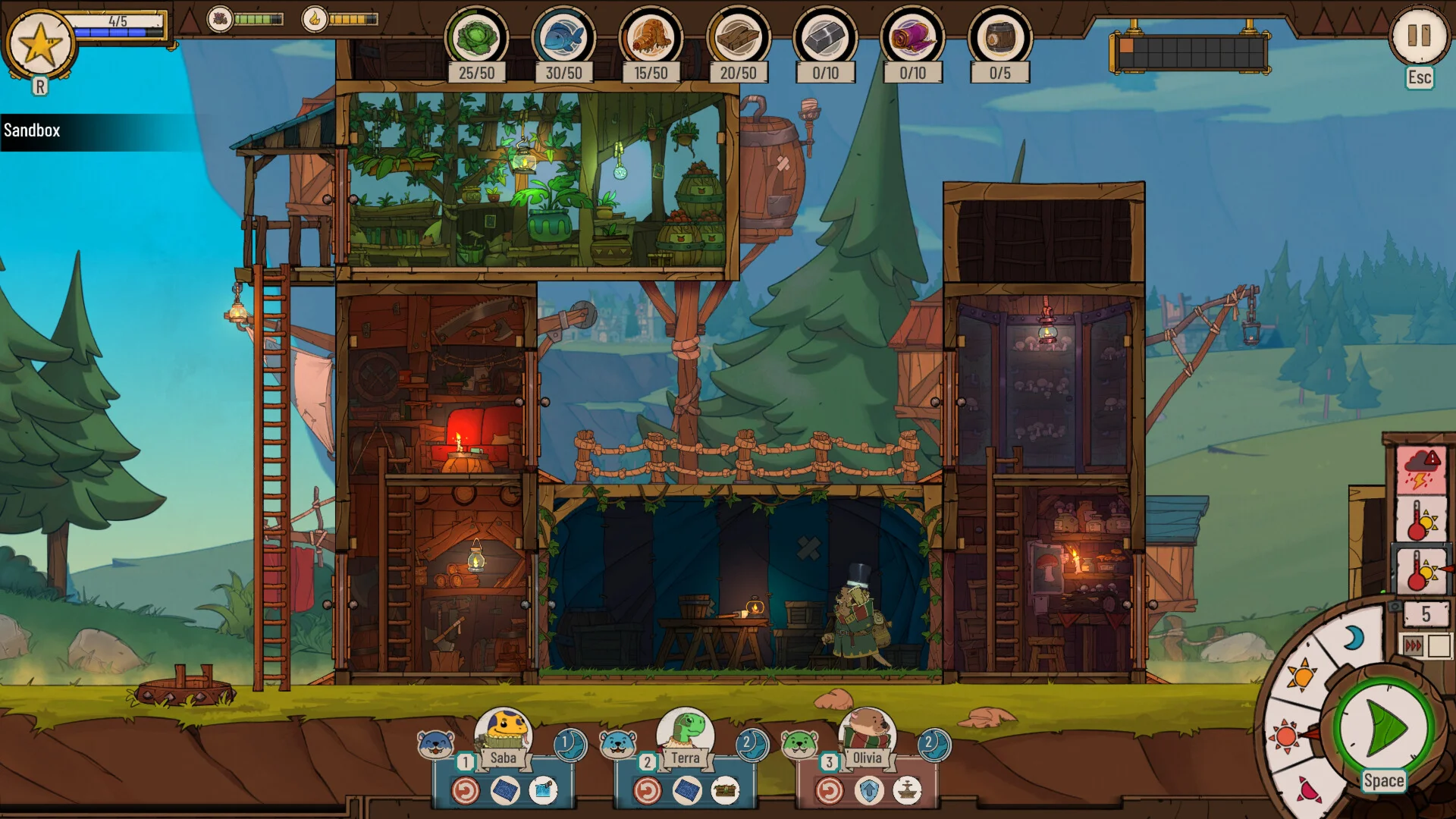The image size is (1456, 819).
Task: View the thunderstorm weather warning card
Action: coord(1420,469)
